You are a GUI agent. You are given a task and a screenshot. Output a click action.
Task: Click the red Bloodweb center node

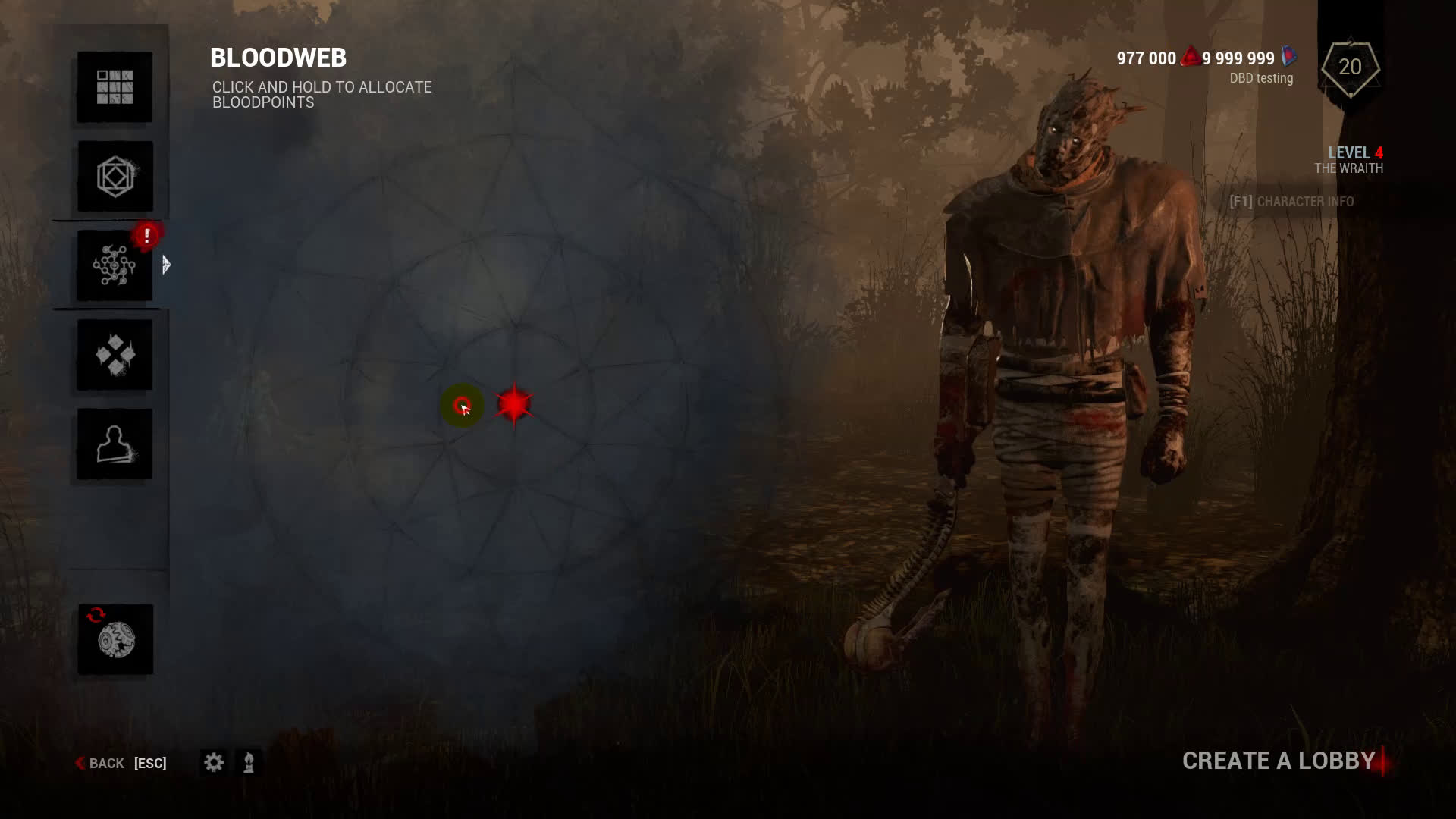(x=514, y=404)
